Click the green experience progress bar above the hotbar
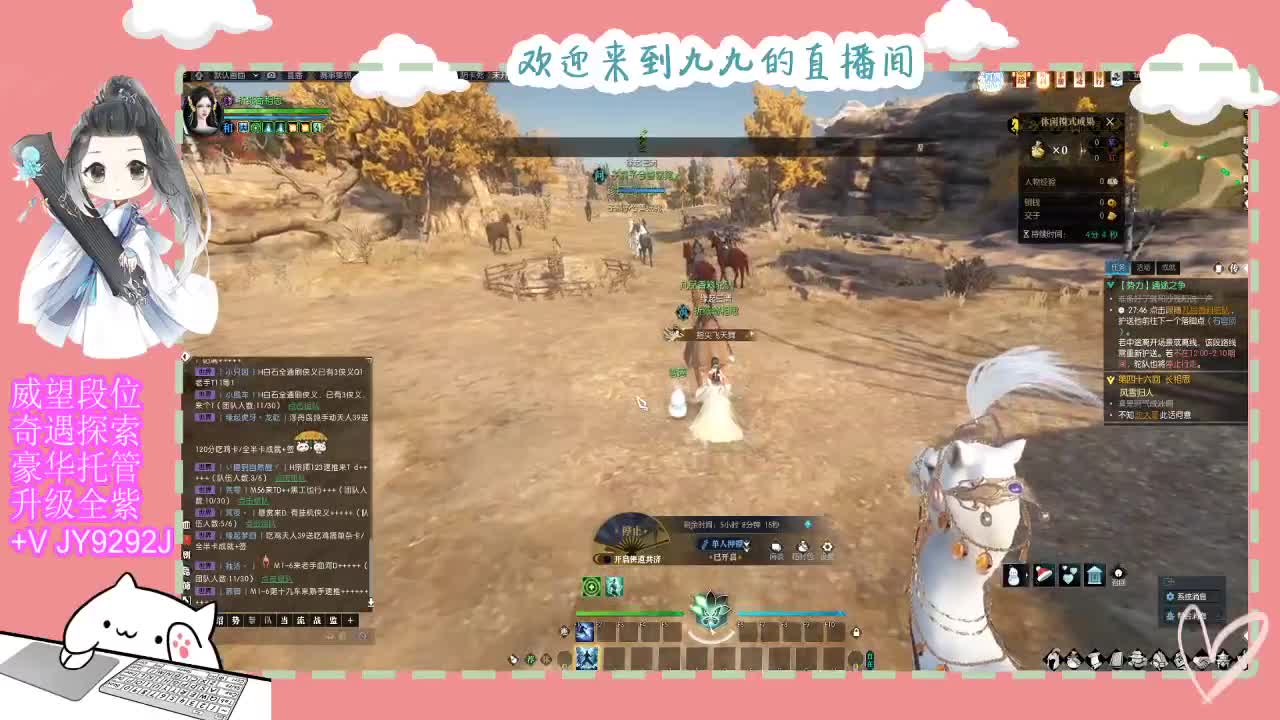Image resolution: width=1280 pixels, height=720 pixels. 650,612
